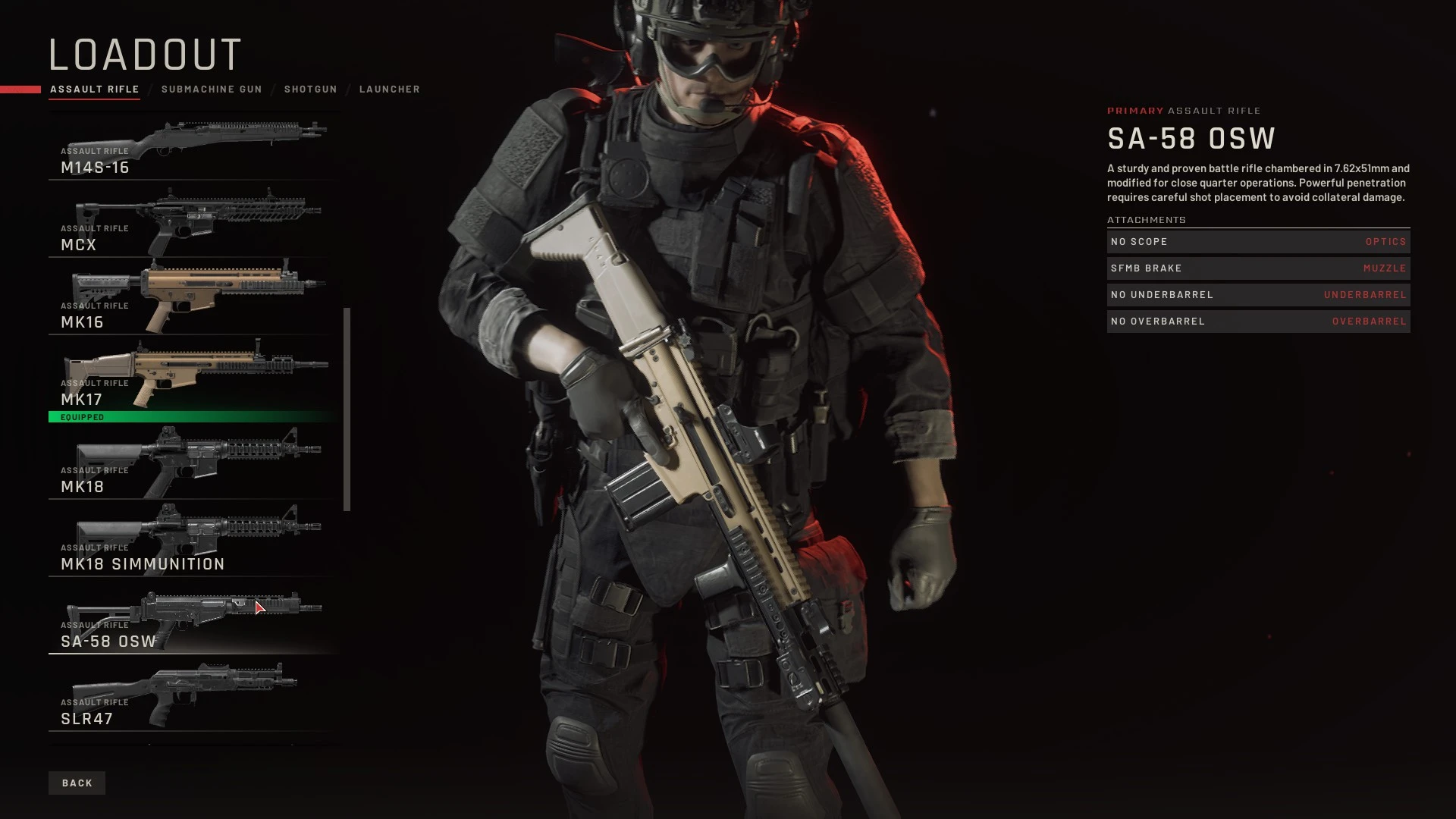Switch to the LAUNCHER tab
The width and height of the screenshot is (1456, 819).
[390, 89]
